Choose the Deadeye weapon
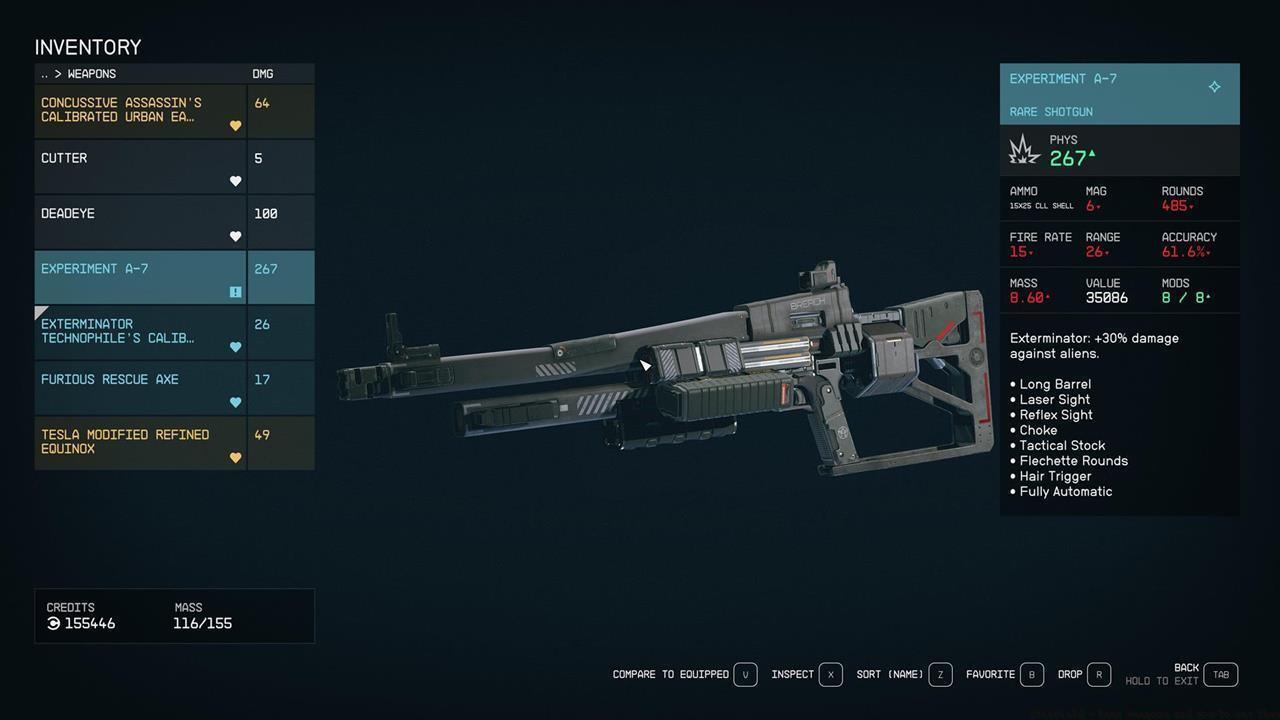Screen dimensions: 1280x720 coord(140,221)
